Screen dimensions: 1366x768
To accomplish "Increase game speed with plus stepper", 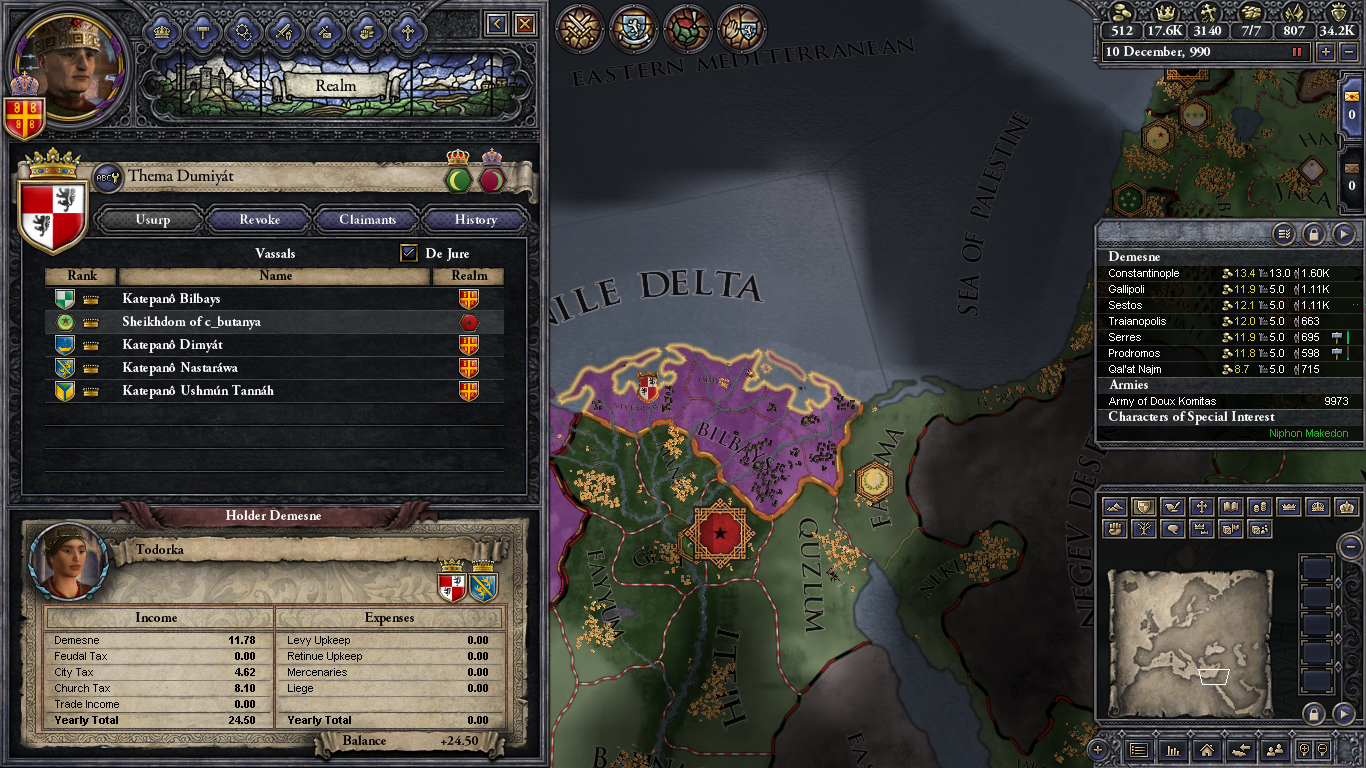I will click(1325, 52).
